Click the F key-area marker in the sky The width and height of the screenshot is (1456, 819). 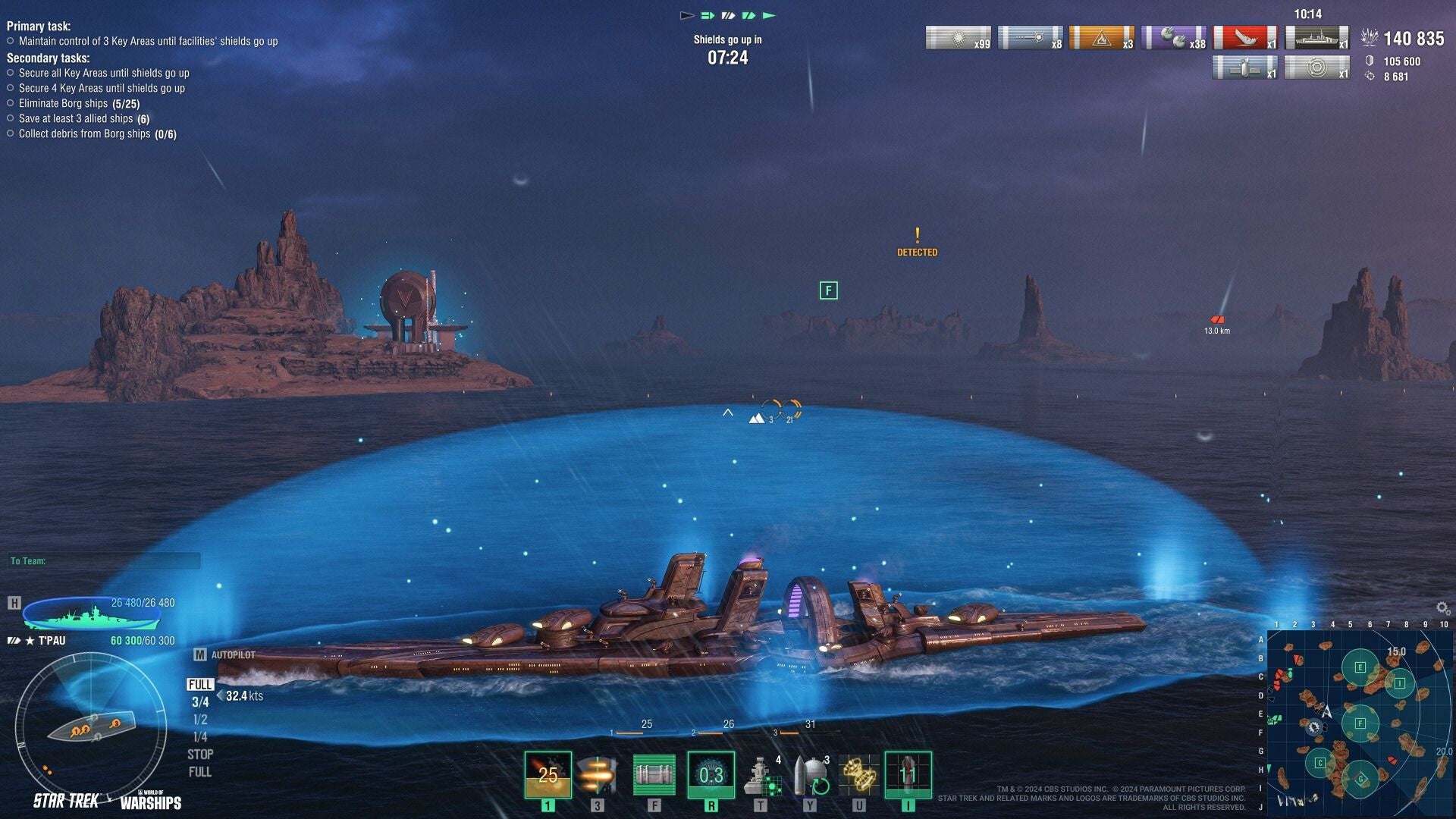click(x=829, y=290)
